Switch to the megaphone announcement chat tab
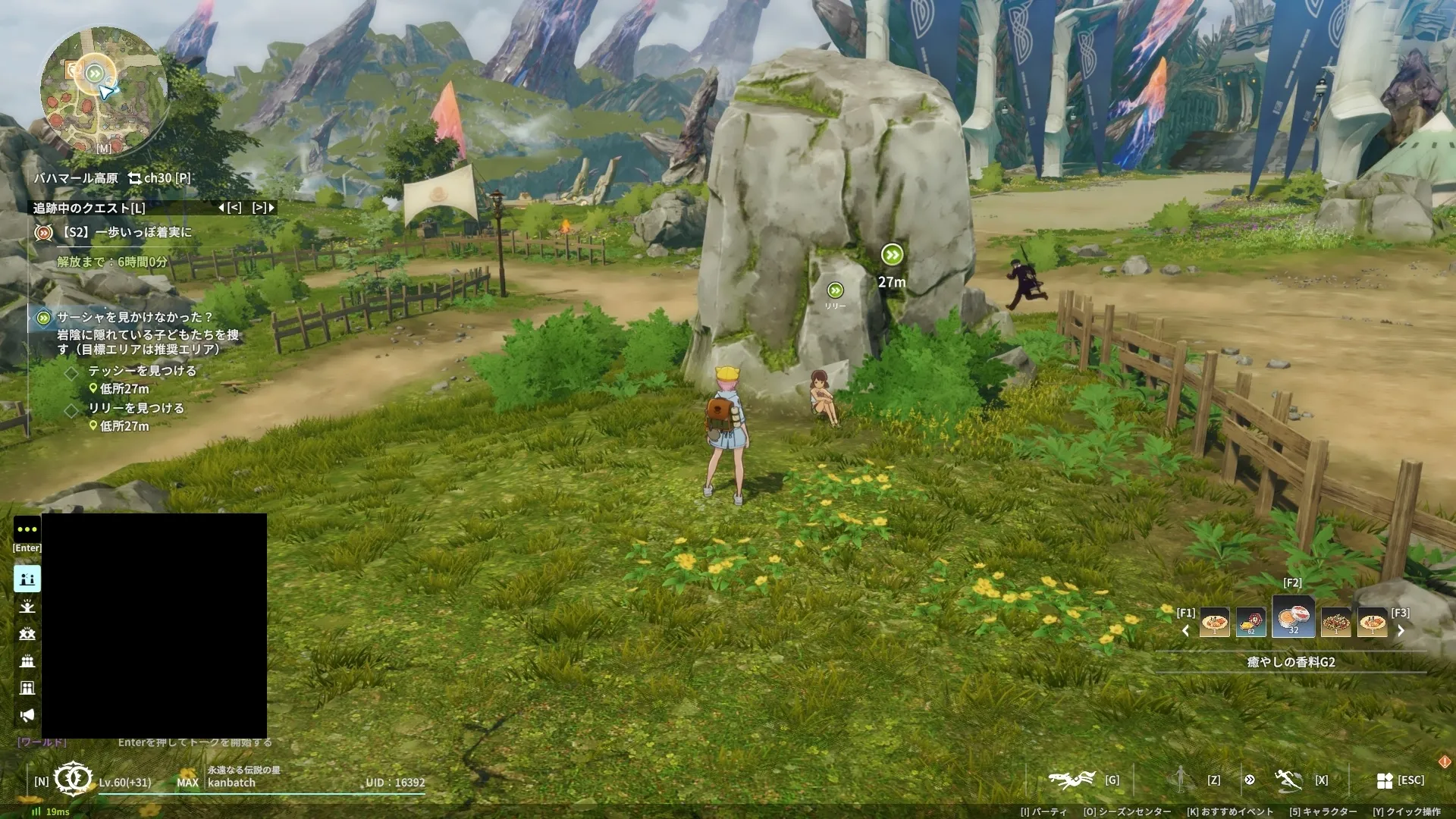This screenshot has width=1456, height=819. click(x=27, y=715)
